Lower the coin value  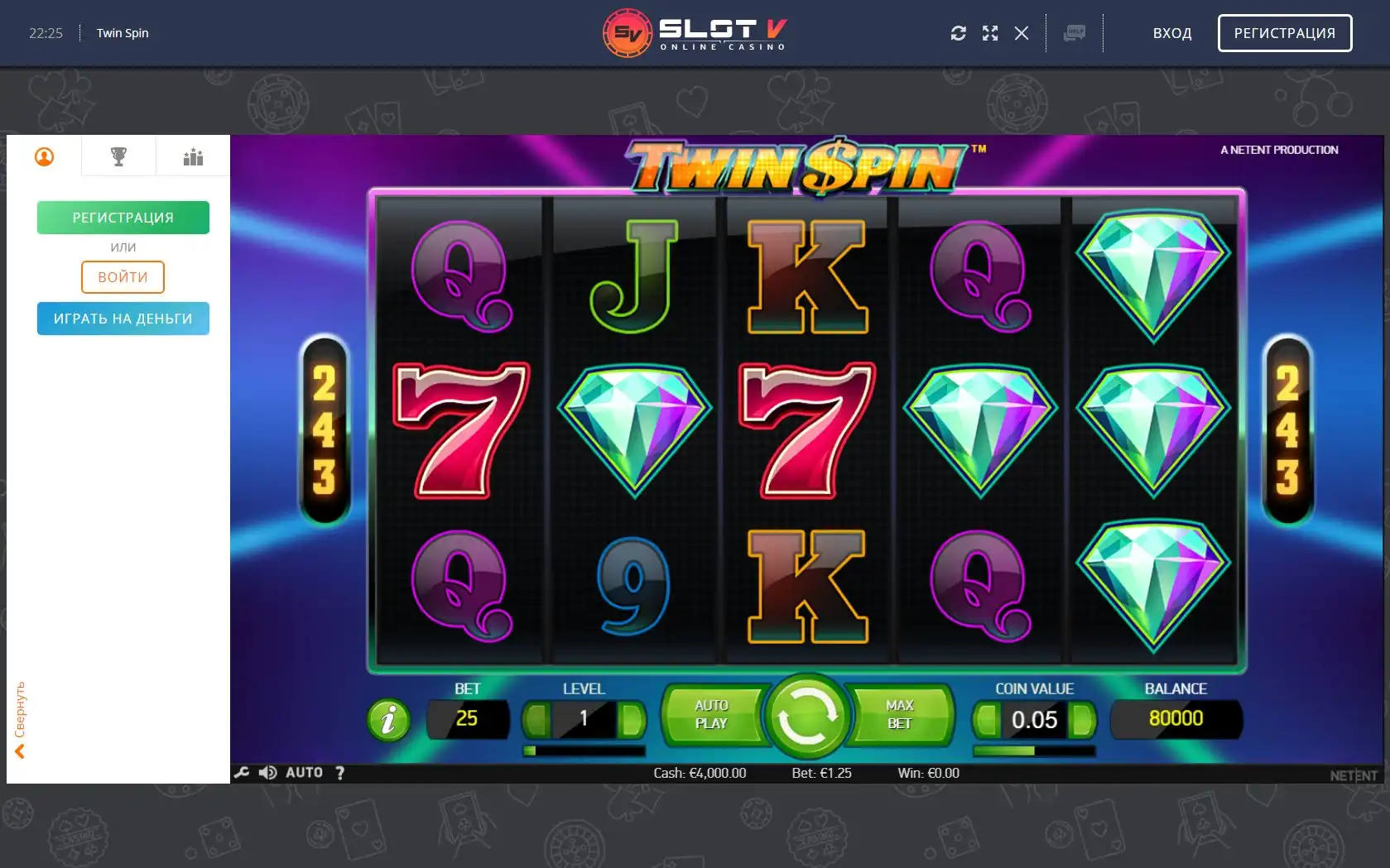click(x=986, y=720)
